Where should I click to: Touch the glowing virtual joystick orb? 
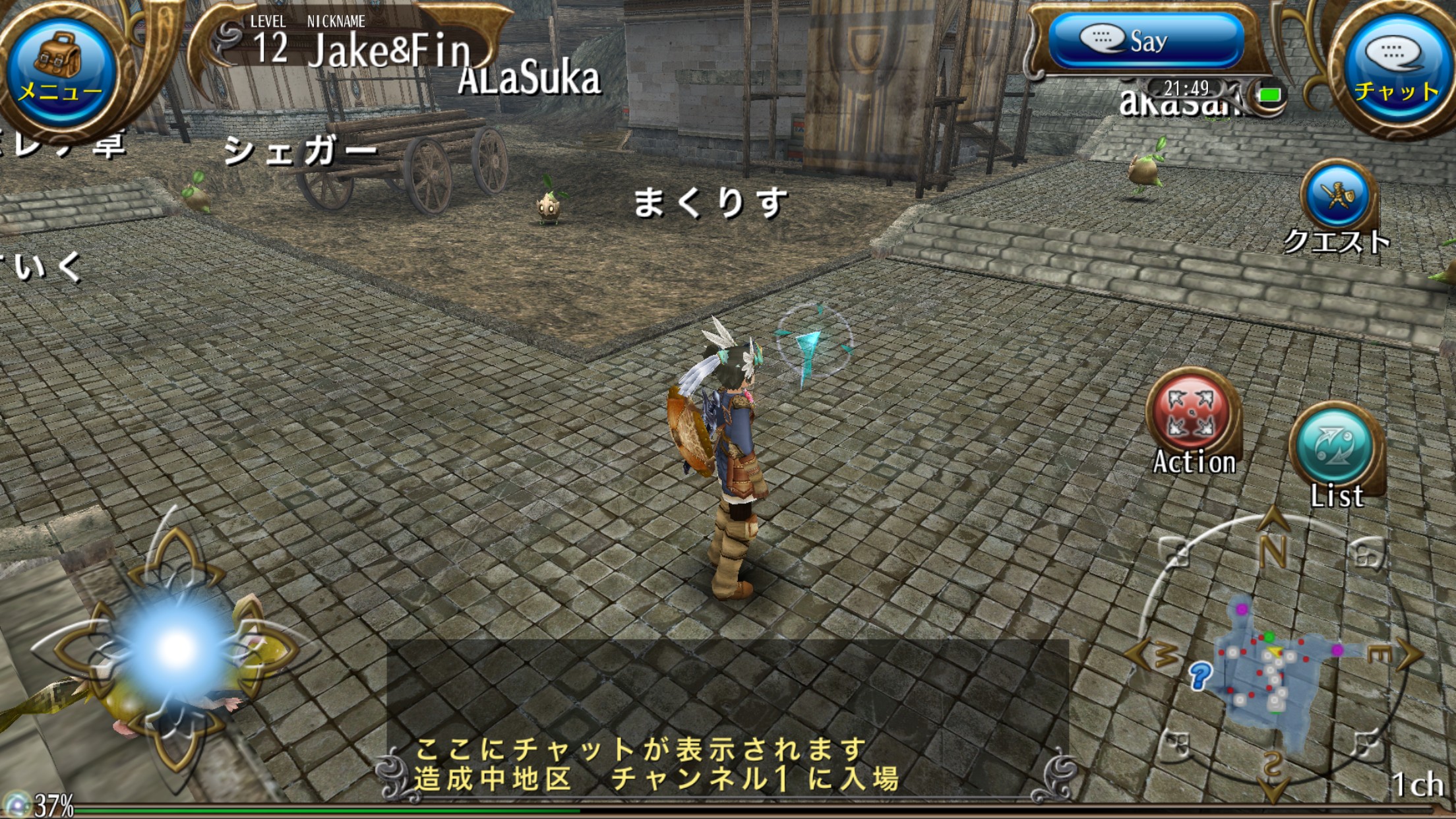point(176,647)
